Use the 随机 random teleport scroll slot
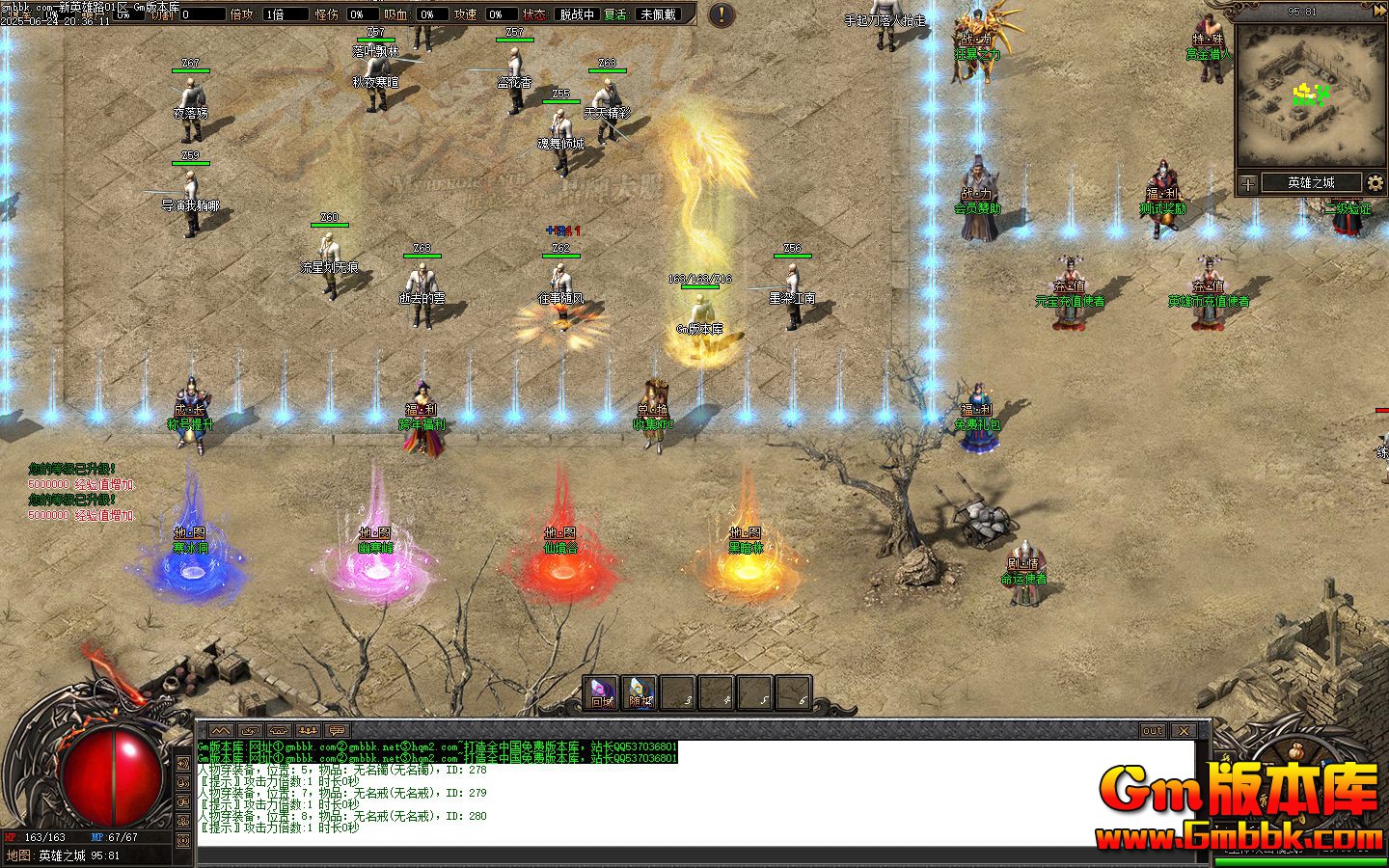This screenshot has width=1389, height=868. [x=640, y=692]
